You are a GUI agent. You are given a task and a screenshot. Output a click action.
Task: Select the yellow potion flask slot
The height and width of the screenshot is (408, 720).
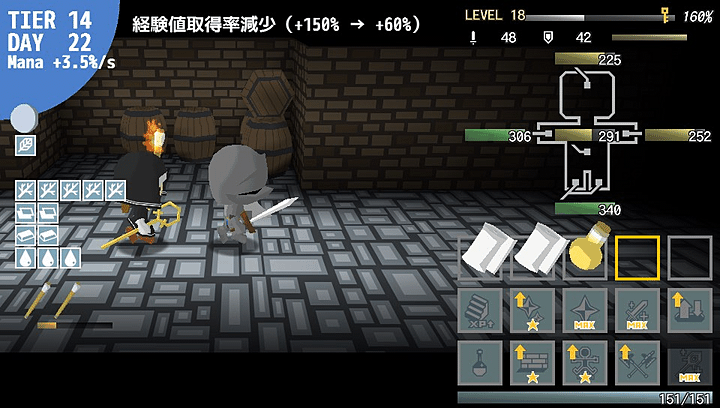pos(587,257)
